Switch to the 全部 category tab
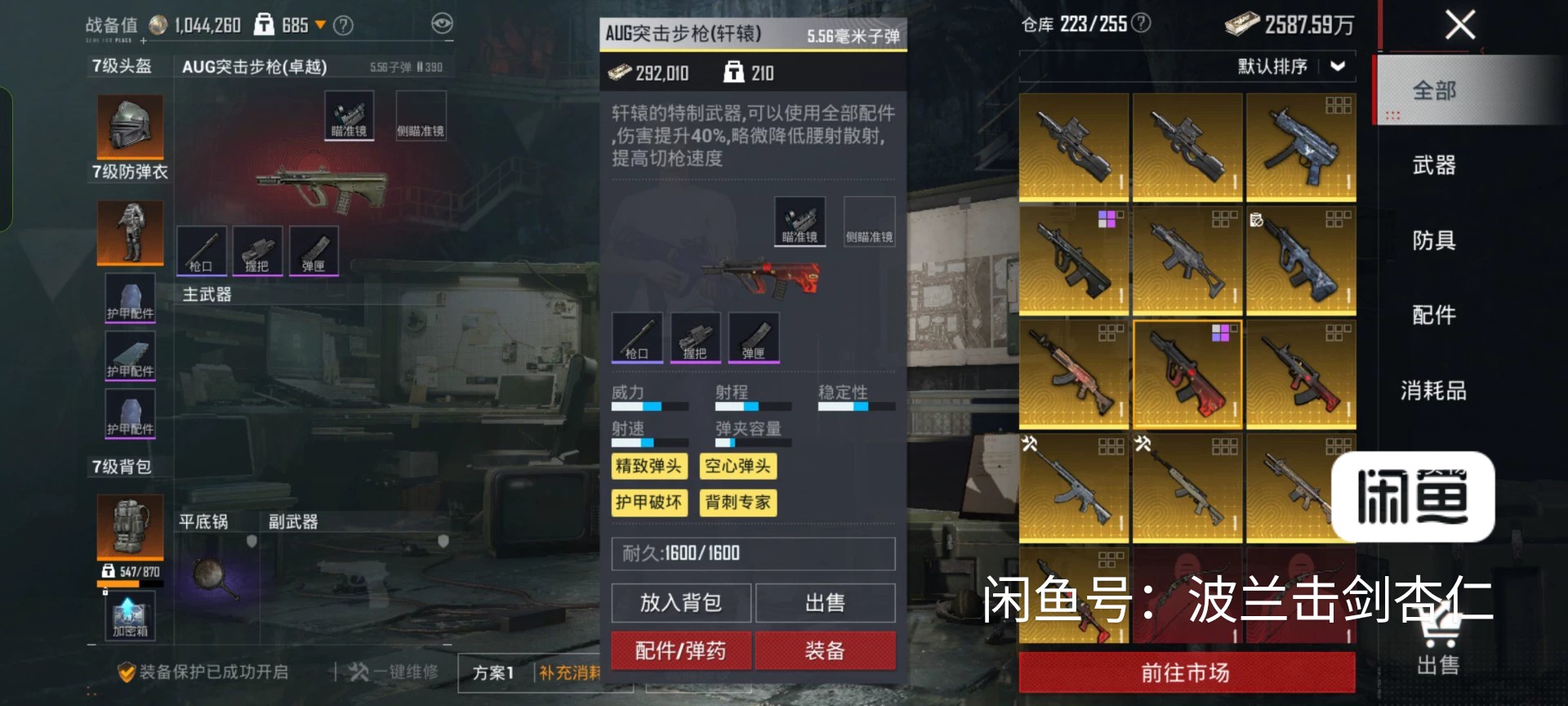 1434,91
